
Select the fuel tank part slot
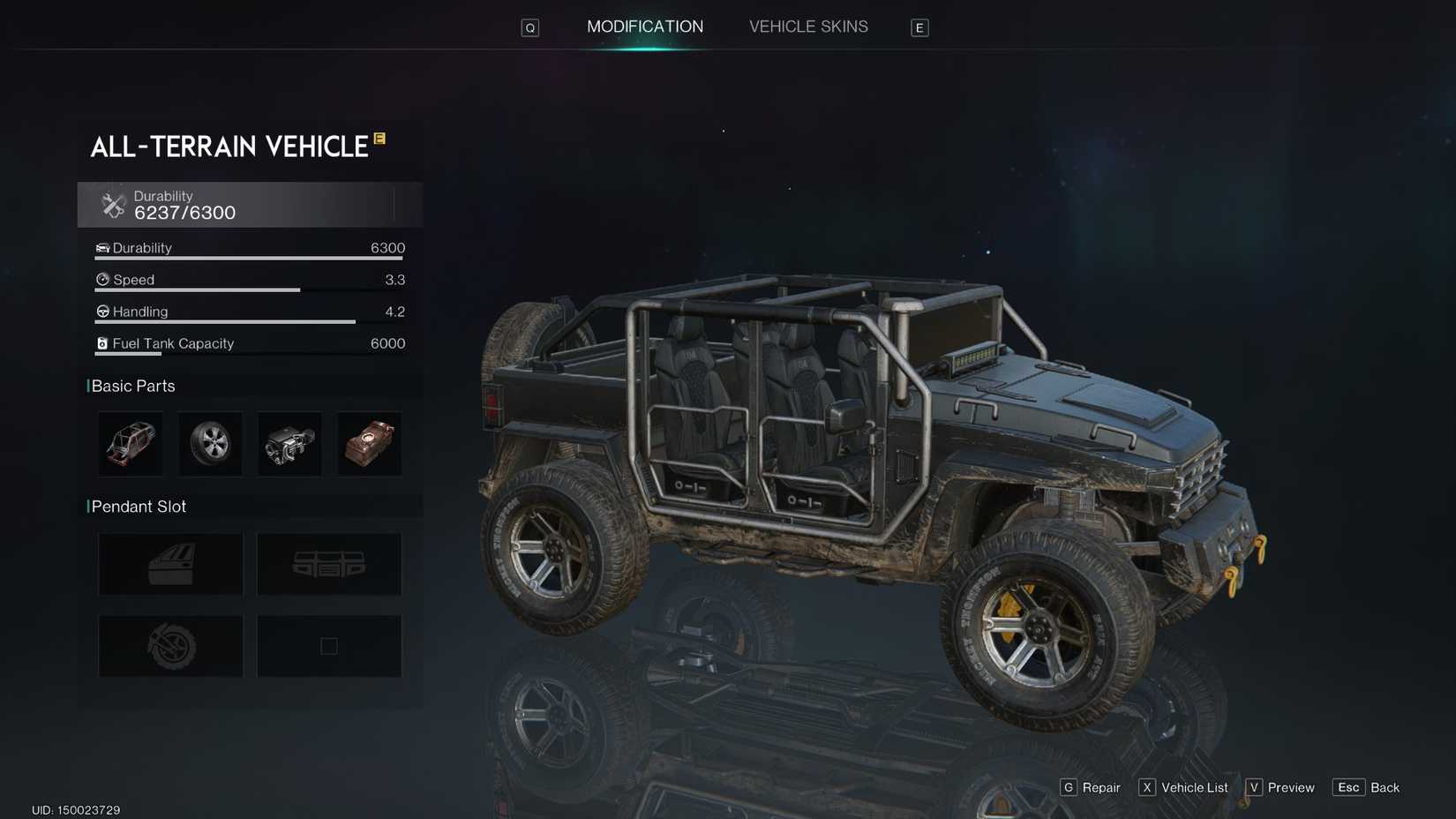click(369, 444)
